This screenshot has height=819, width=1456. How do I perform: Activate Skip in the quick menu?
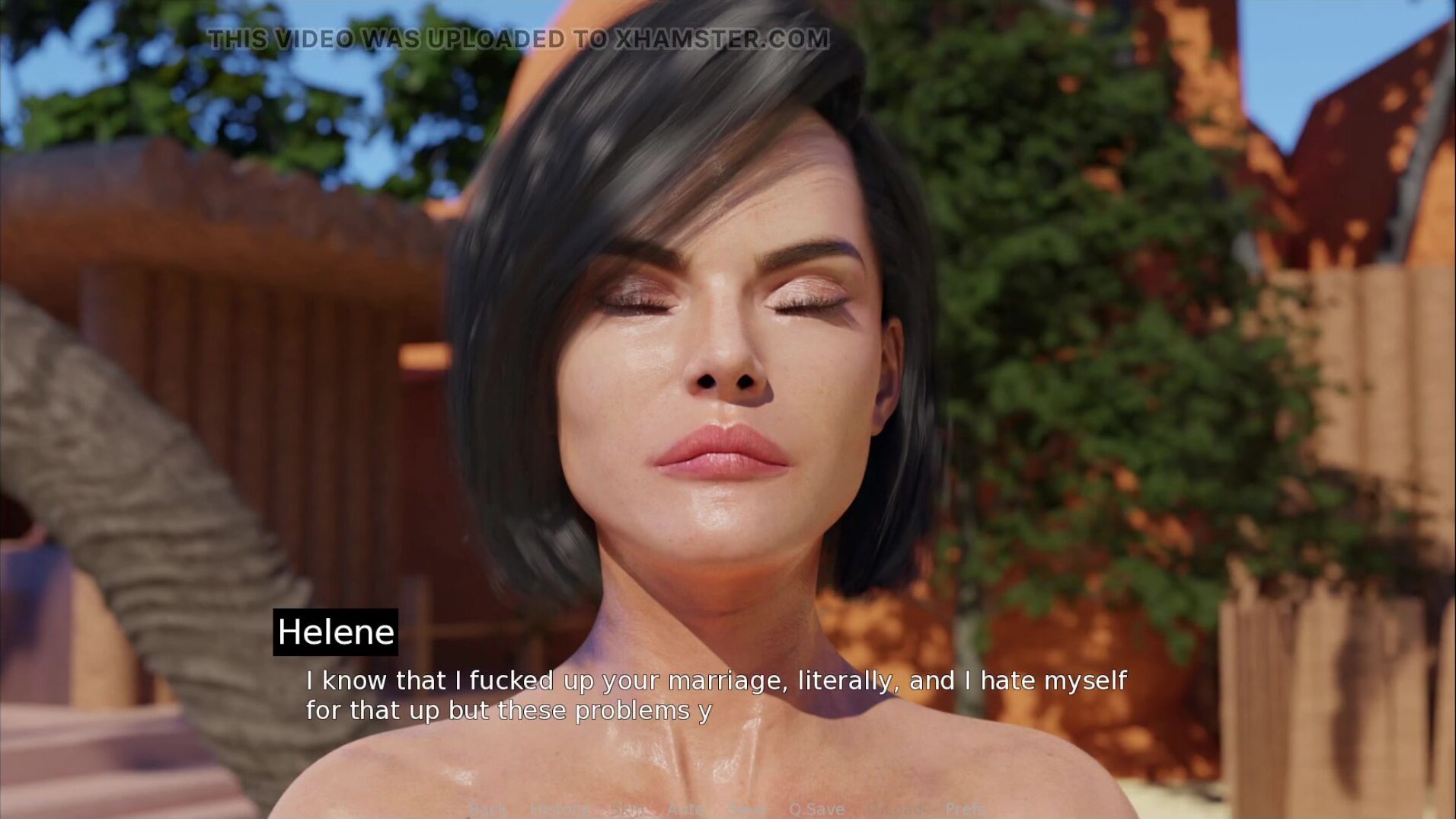(x=627, y=809)
